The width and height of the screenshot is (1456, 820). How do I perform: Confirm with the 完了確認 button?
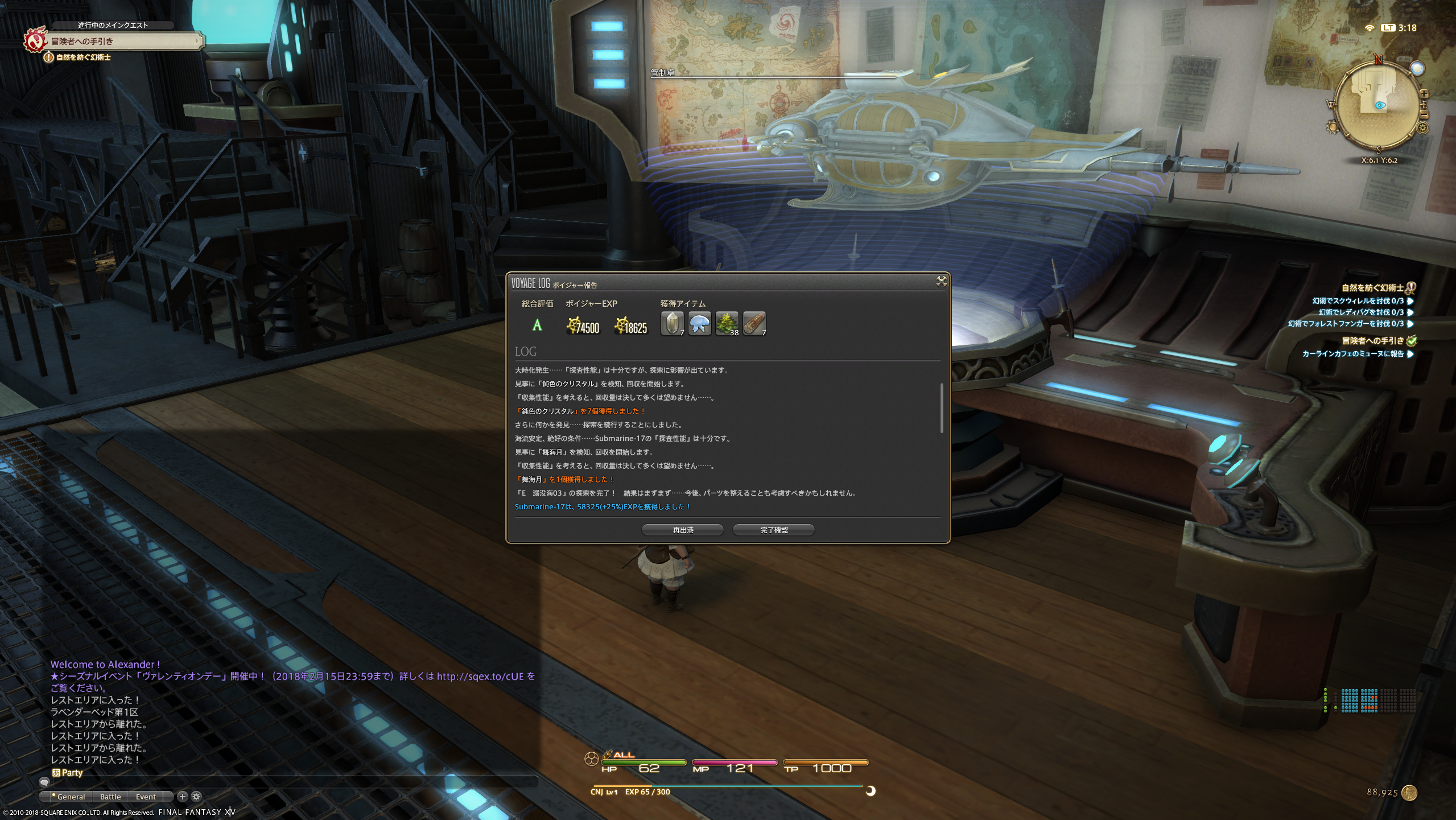(x=773, y=530)
